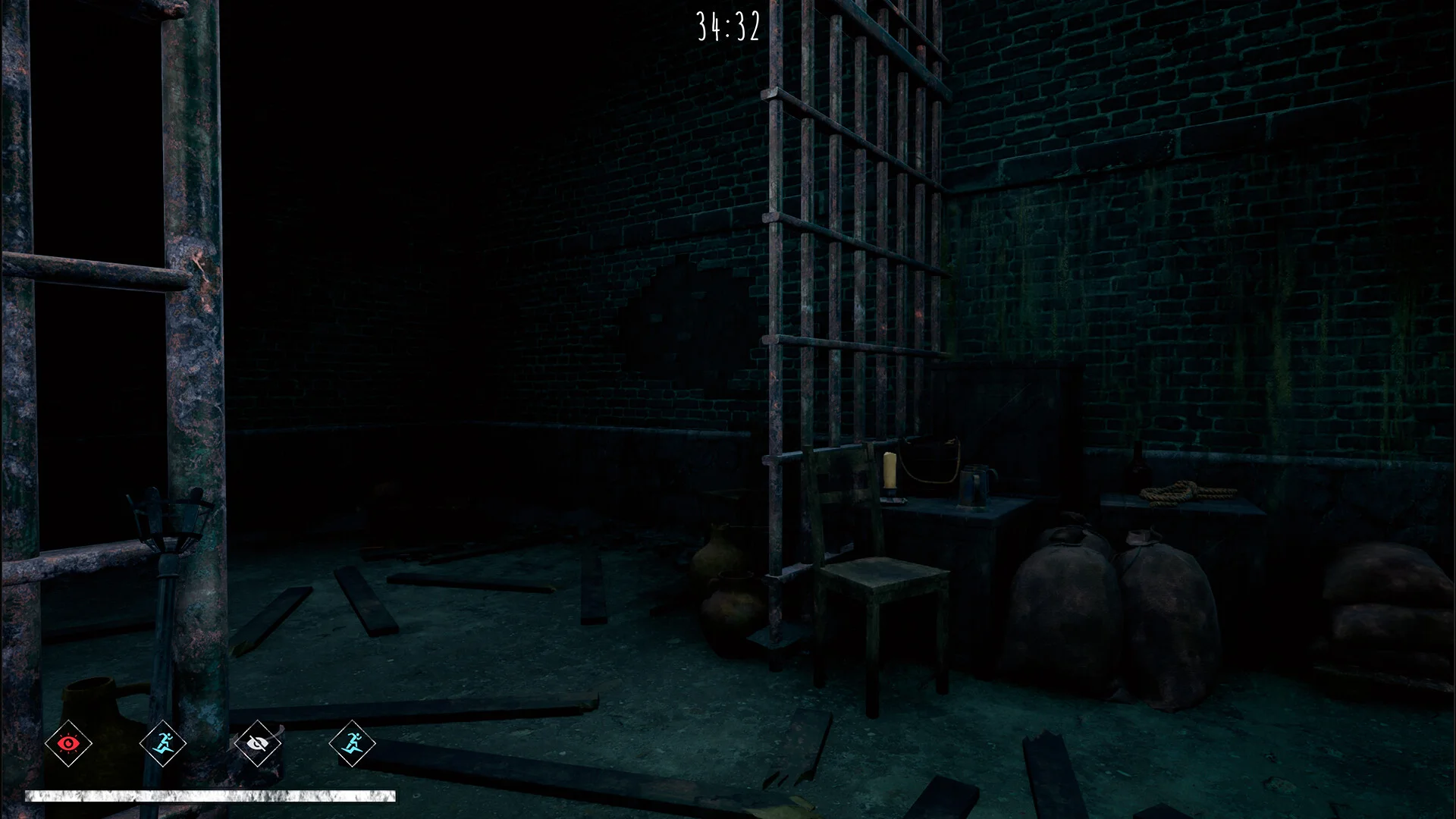The width and height of the screenshot is (1456, 819).
Task: Select the crossed-out eye ability icon
Action: coord(258,743)
